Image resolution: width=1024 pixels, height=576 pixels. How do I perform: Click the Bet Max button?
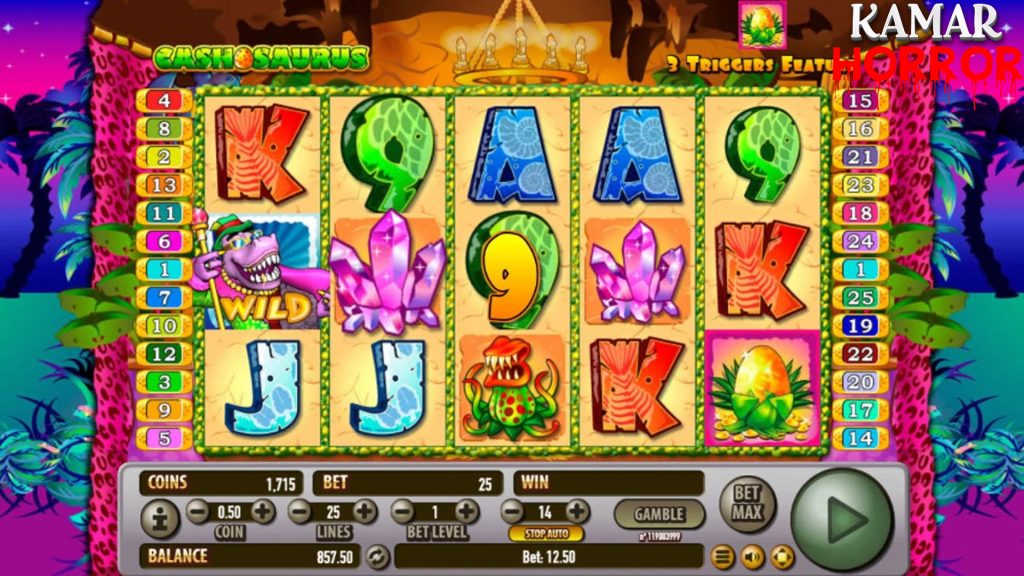[x=747, y=502]
